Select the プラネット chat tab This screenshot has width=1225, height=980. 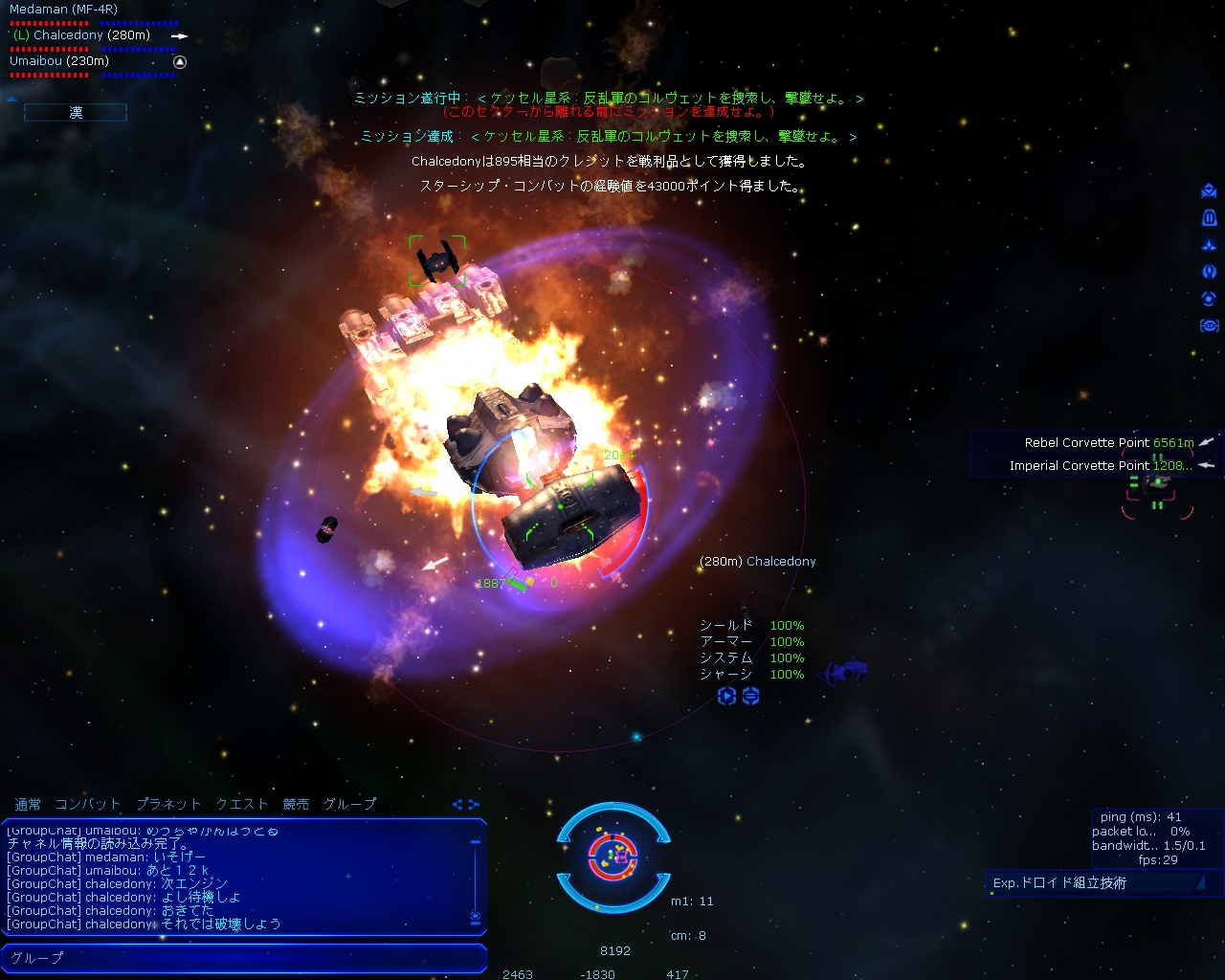(168, 804)
